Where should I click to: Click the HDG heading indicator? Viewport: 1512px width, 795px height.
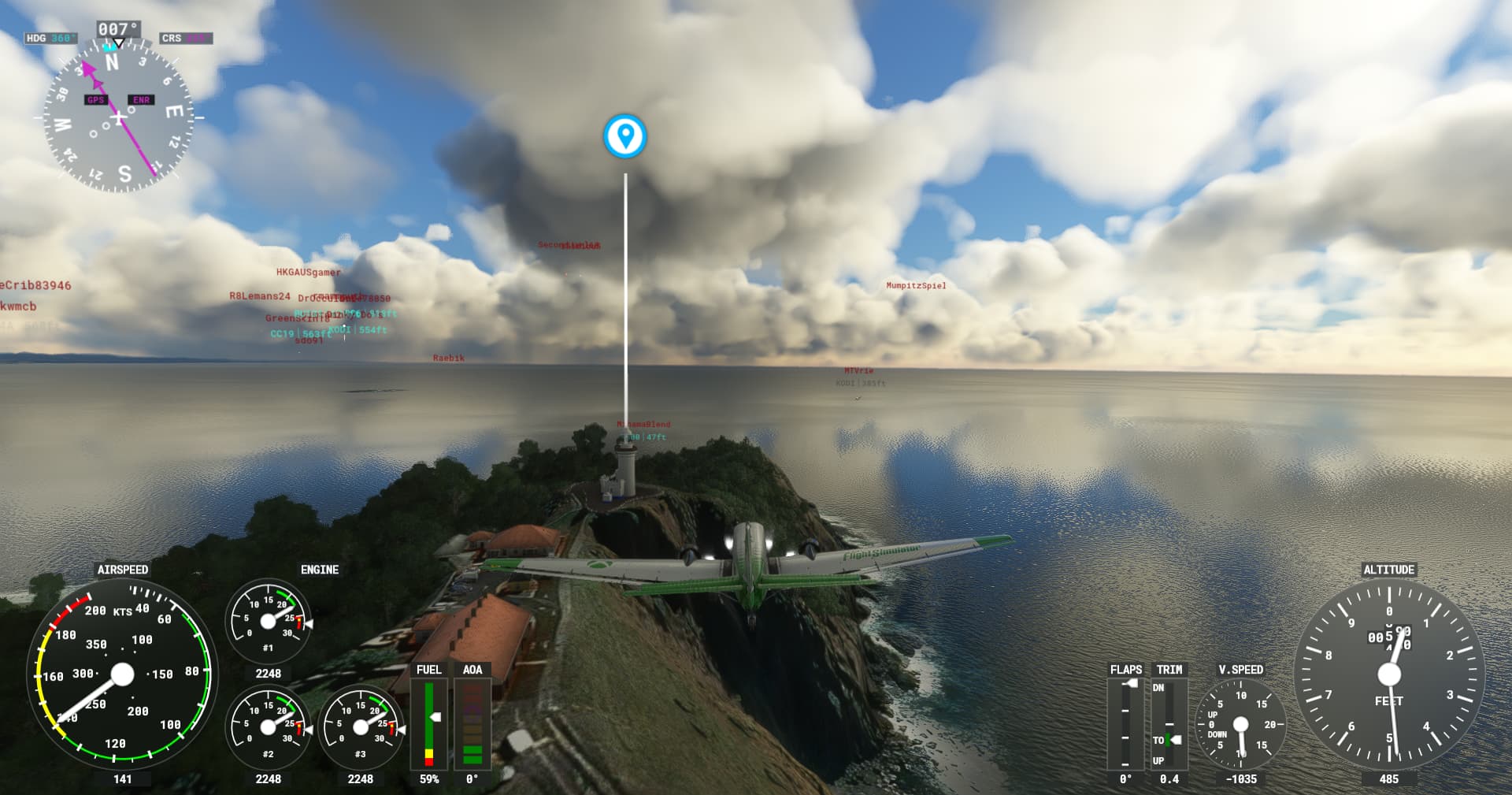[53, 35]
